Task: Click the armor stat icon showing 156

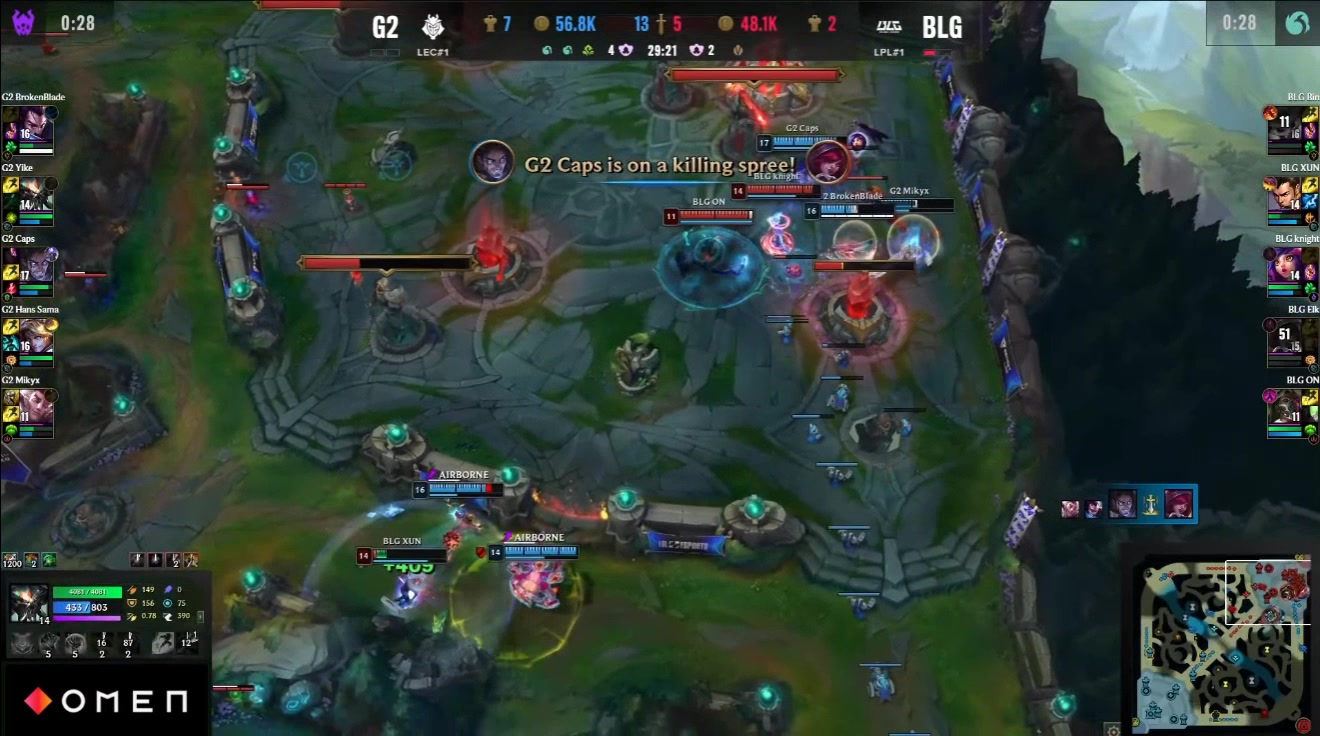Action: coord(133,603)
